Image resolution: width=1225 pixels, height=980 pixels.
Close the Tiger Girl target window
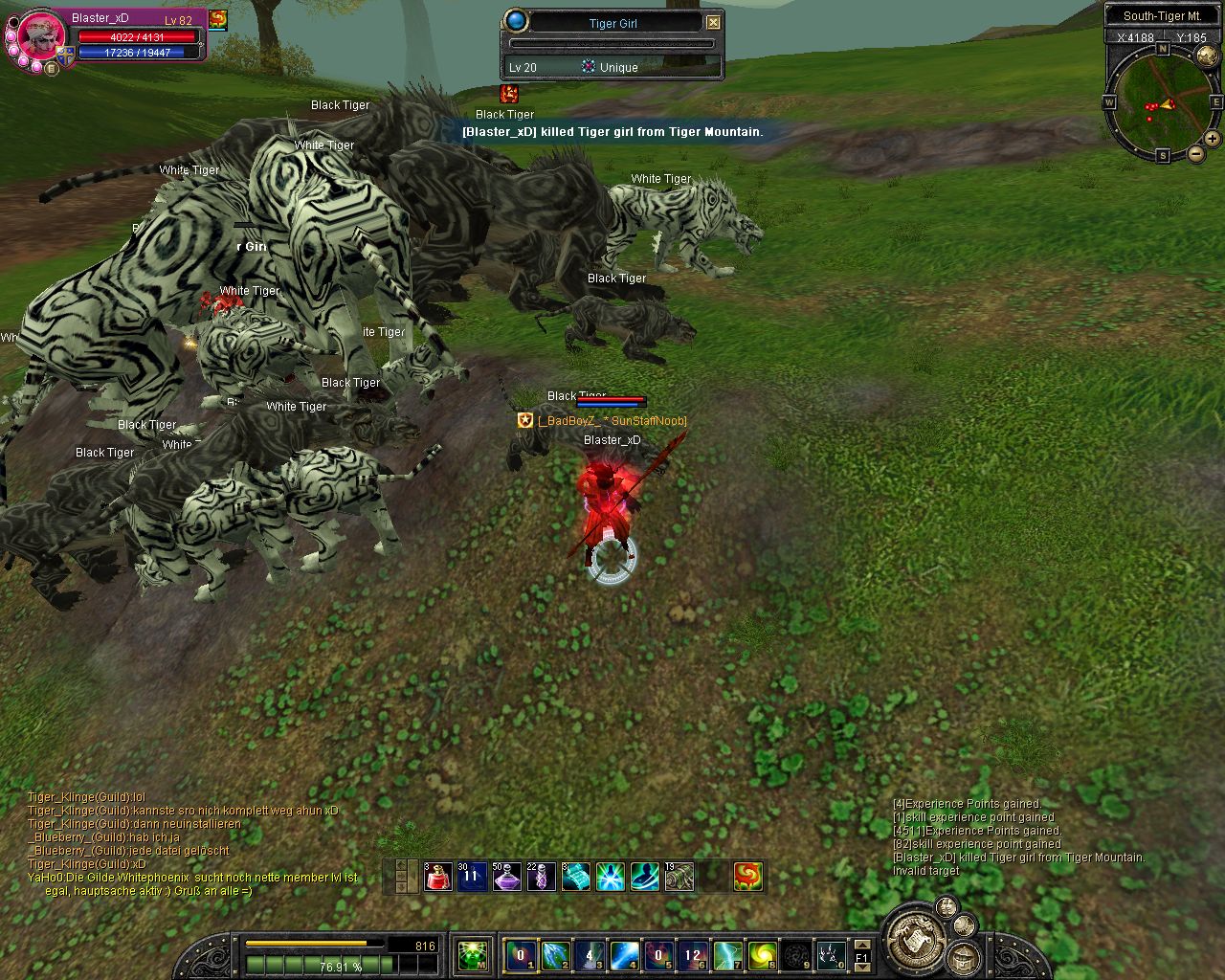point(713,22)
